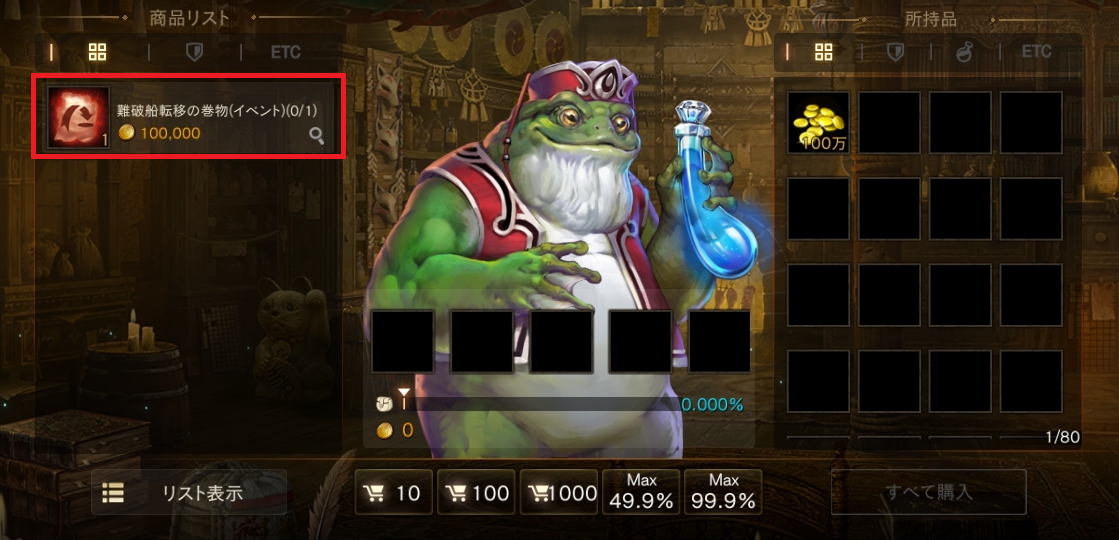
Task: Show the shield tab under 所持品
Action: click(x=895, y=52)
